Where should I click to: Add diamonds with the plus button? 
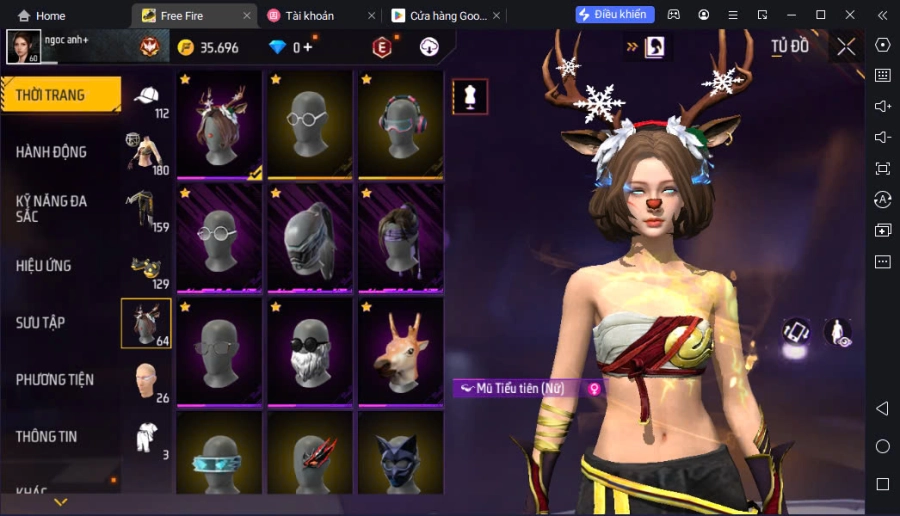coord(308,47)
